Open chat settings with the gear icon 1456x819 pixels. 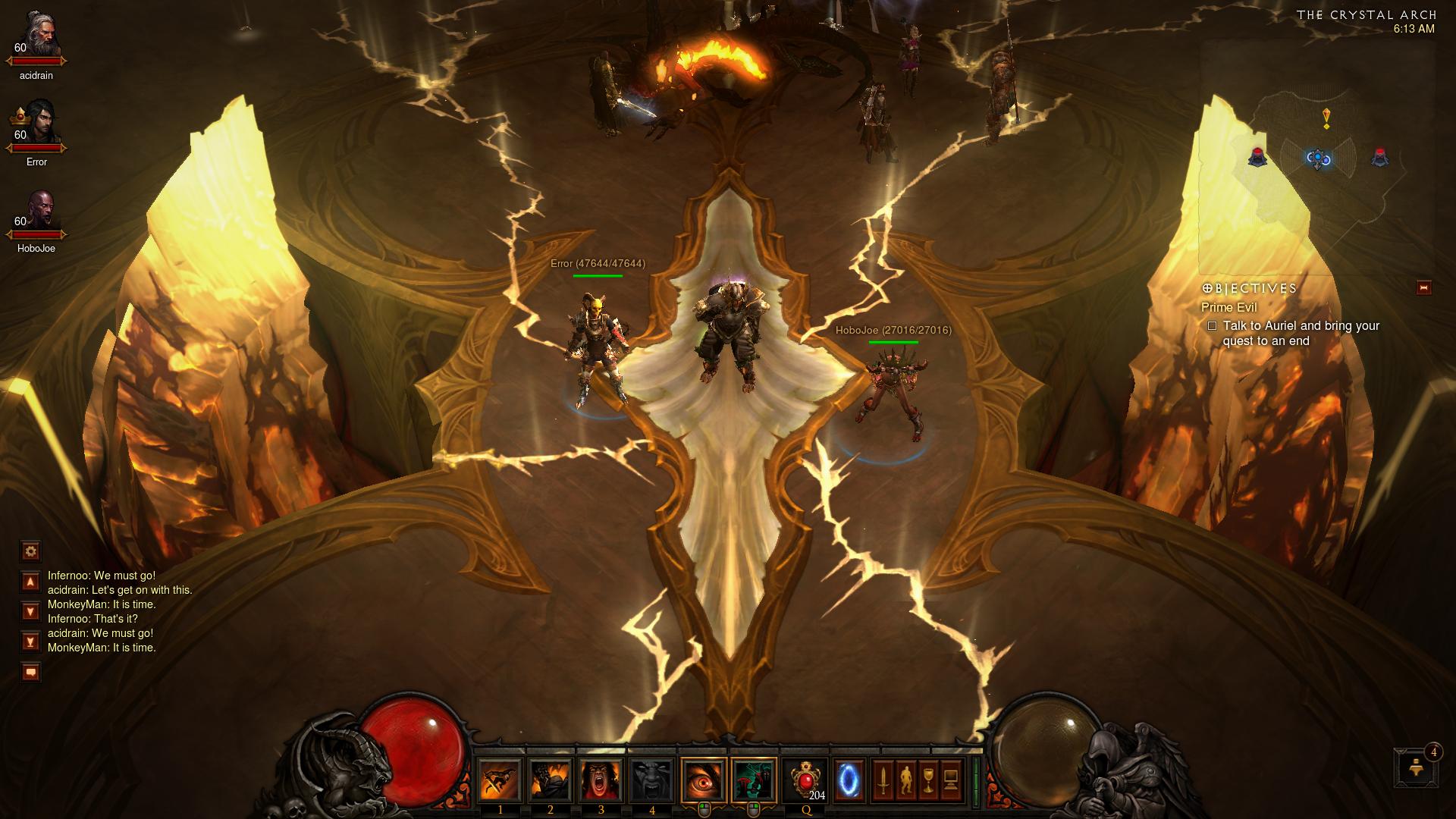tap(30, 551)
